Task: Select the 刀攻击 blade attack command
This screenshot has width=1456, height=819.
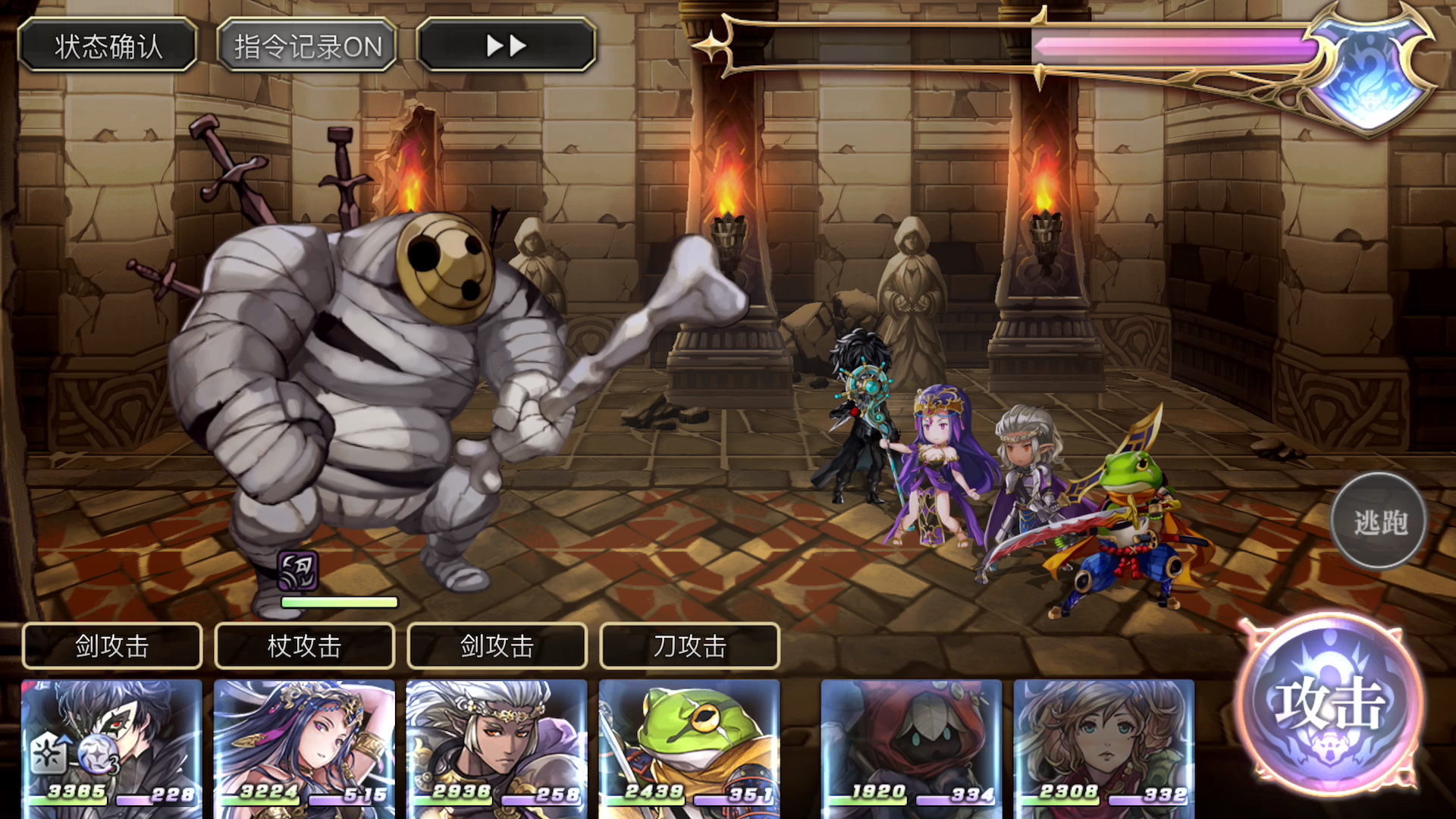Action: pos(689,646)
